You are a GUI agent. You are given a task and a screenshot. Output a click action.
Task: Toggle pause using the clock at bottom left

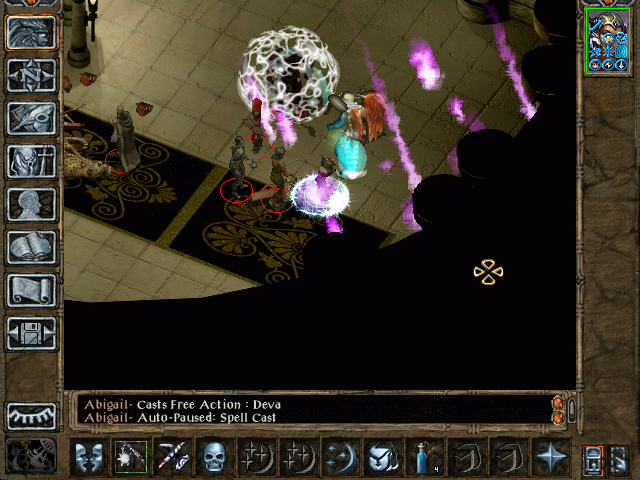click(x=30, y=456)
